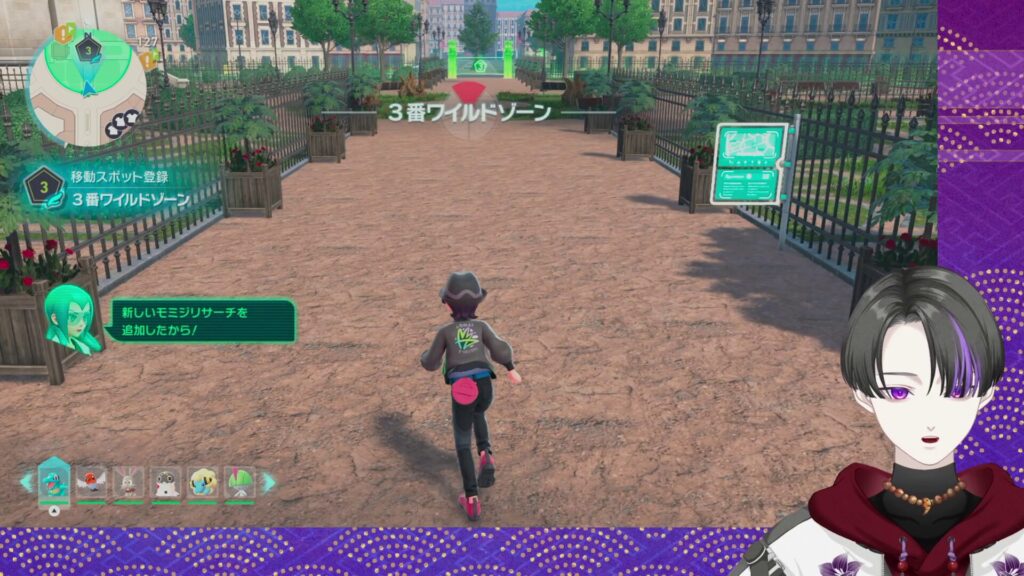Select the Bunnelby party slot
The width and height of the screenshot is (1024, 576).
128,481
